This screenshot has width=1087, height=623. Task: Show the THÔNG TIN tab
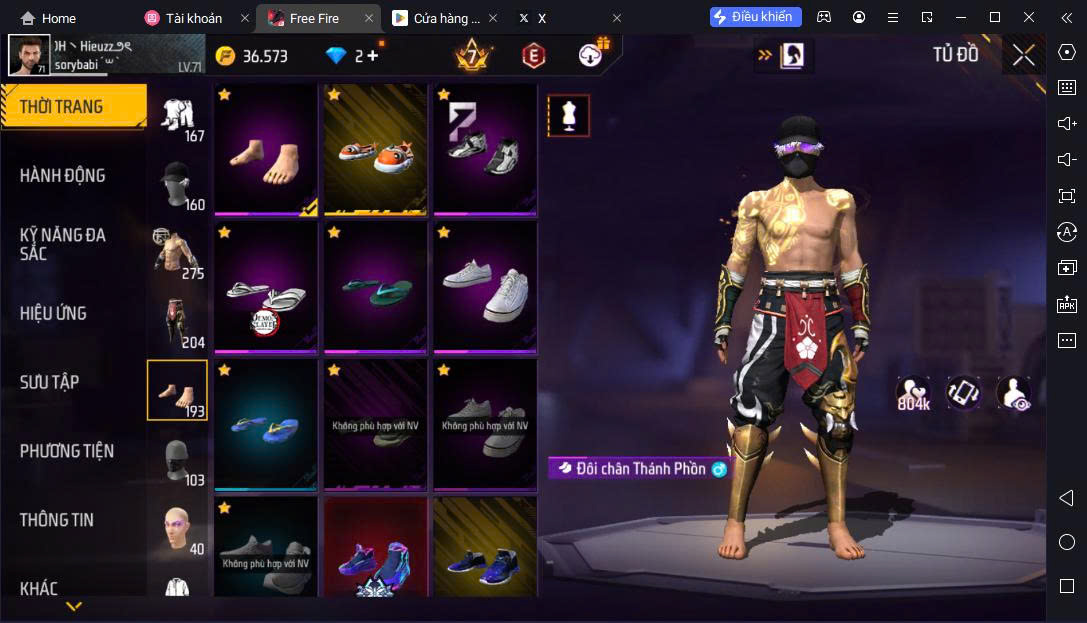57,520
